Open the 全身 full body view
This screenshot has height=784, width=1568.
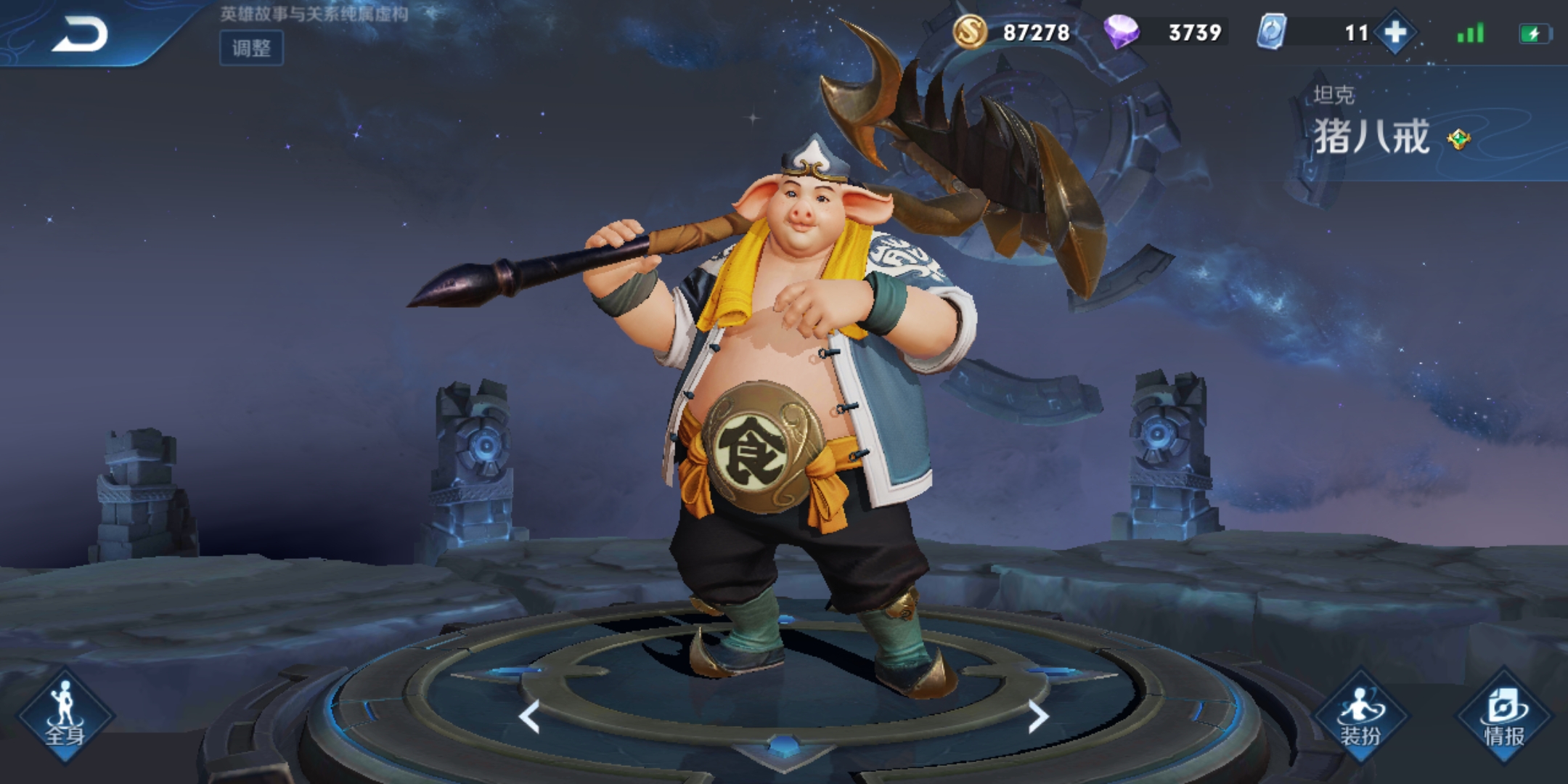click(x=65, y=716)
